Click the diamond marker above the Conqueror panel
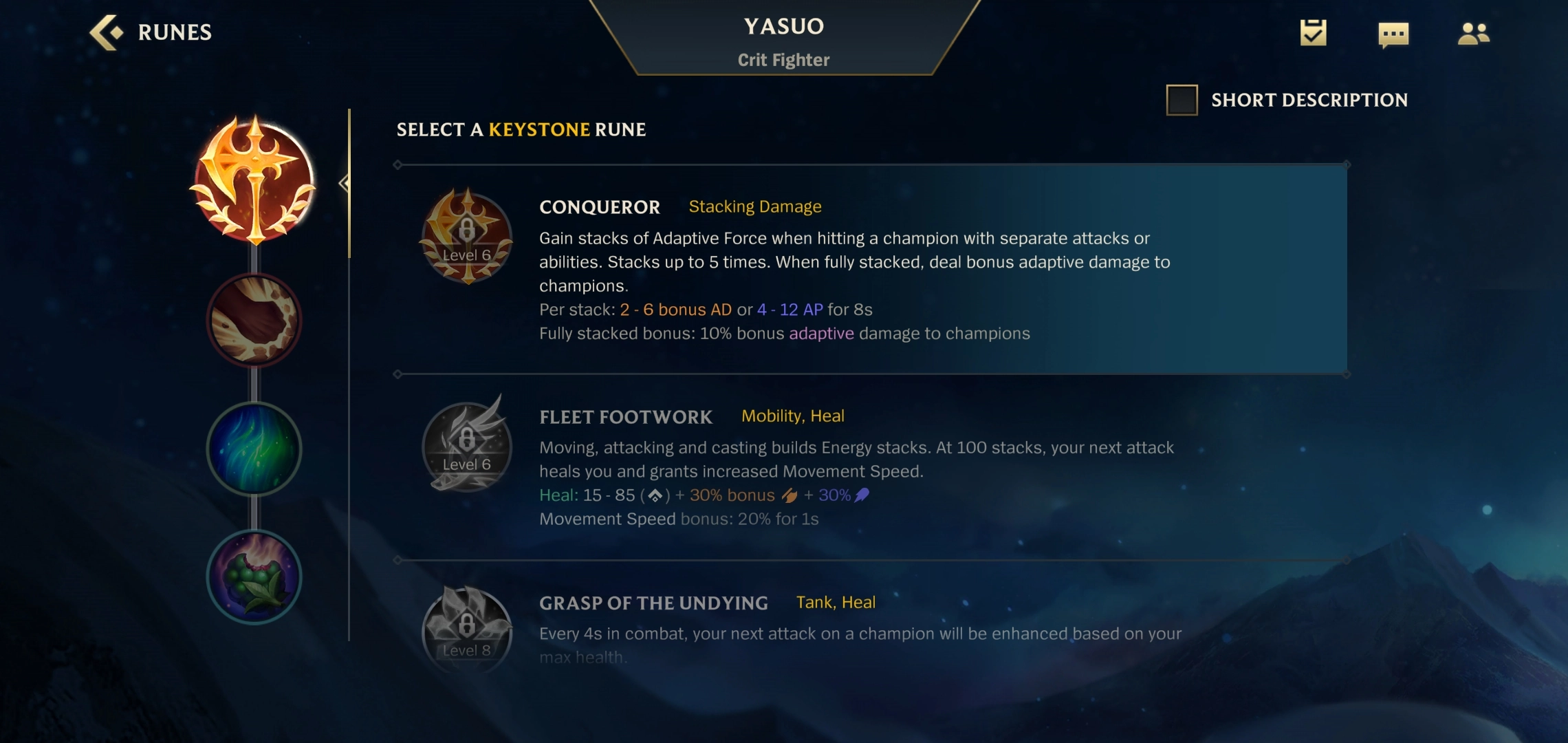1568x743 pixels. click(x=398, y=164)
